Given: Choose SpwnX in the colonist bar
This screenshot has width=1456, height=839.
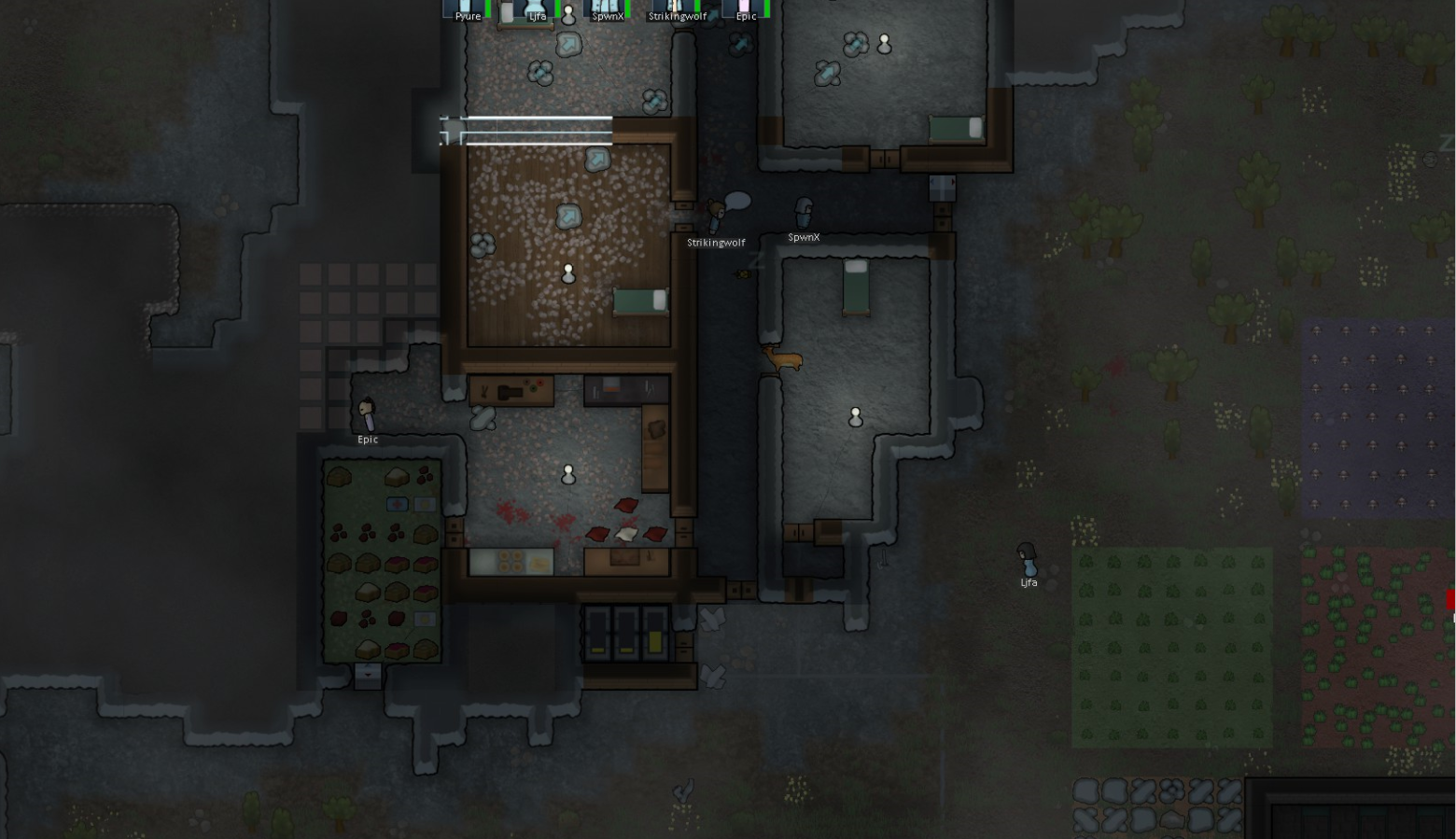Looking at the screenshot, I should click(x=607, y=9).
